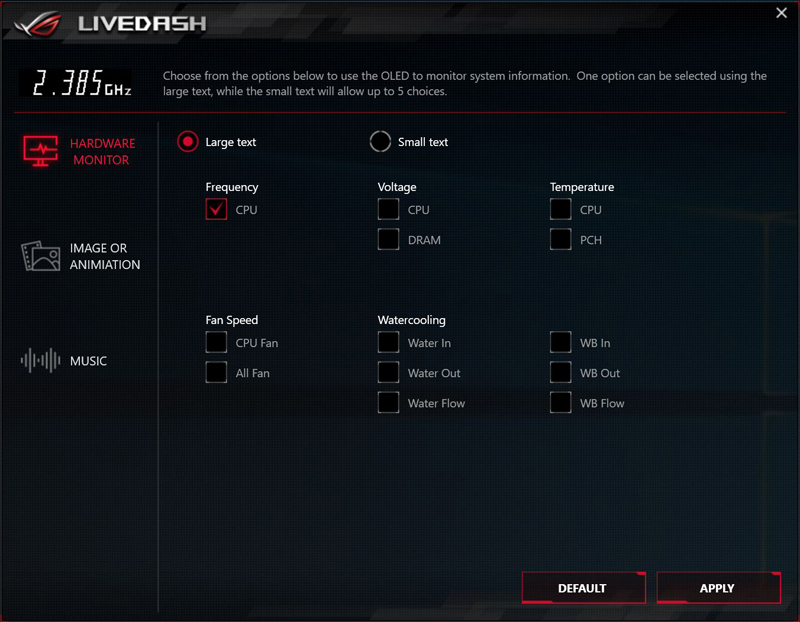Close the LiveDash window
The image size is (800, 622).
click(781, 13)
